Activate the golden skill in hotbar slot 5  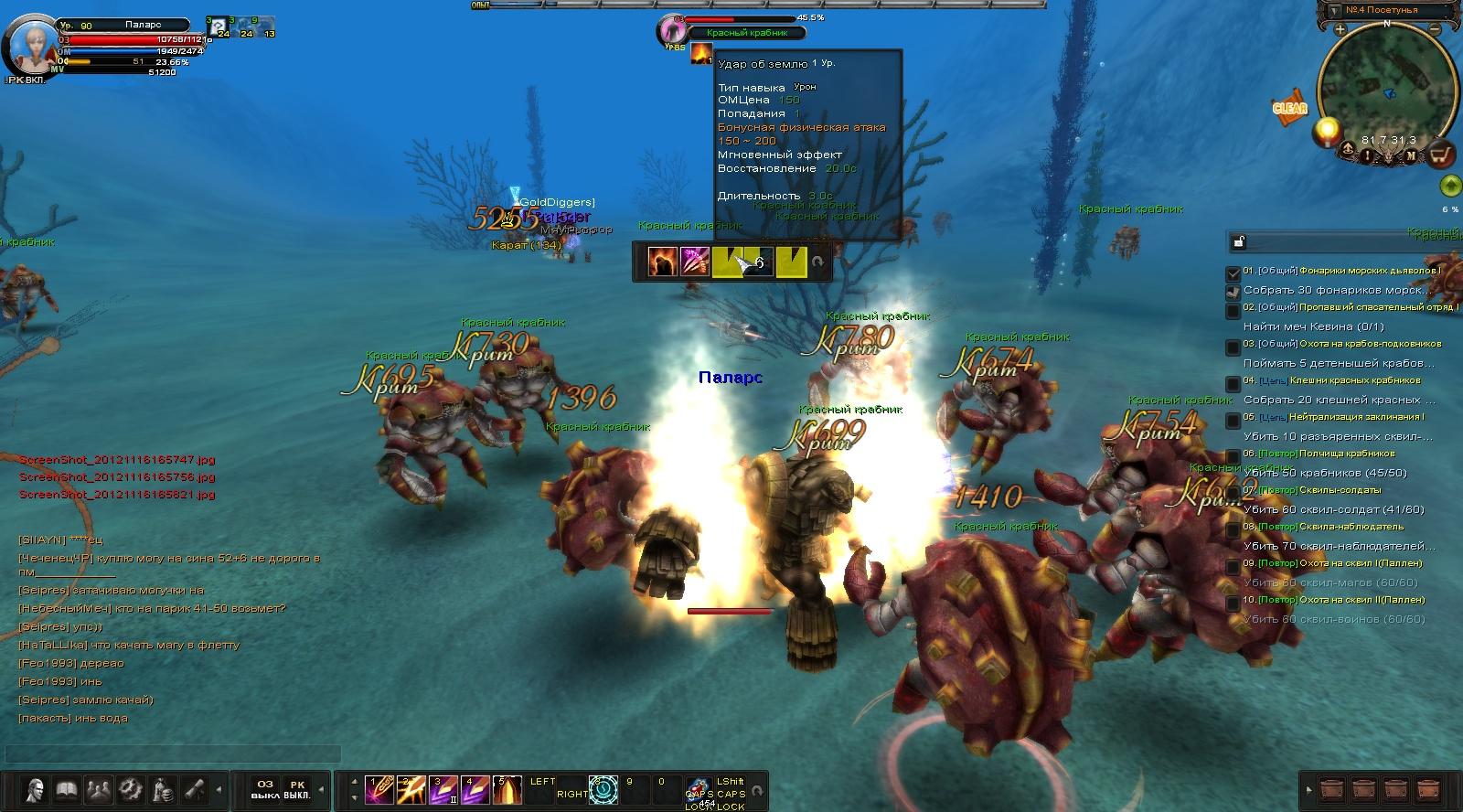(x=507, y=789)
